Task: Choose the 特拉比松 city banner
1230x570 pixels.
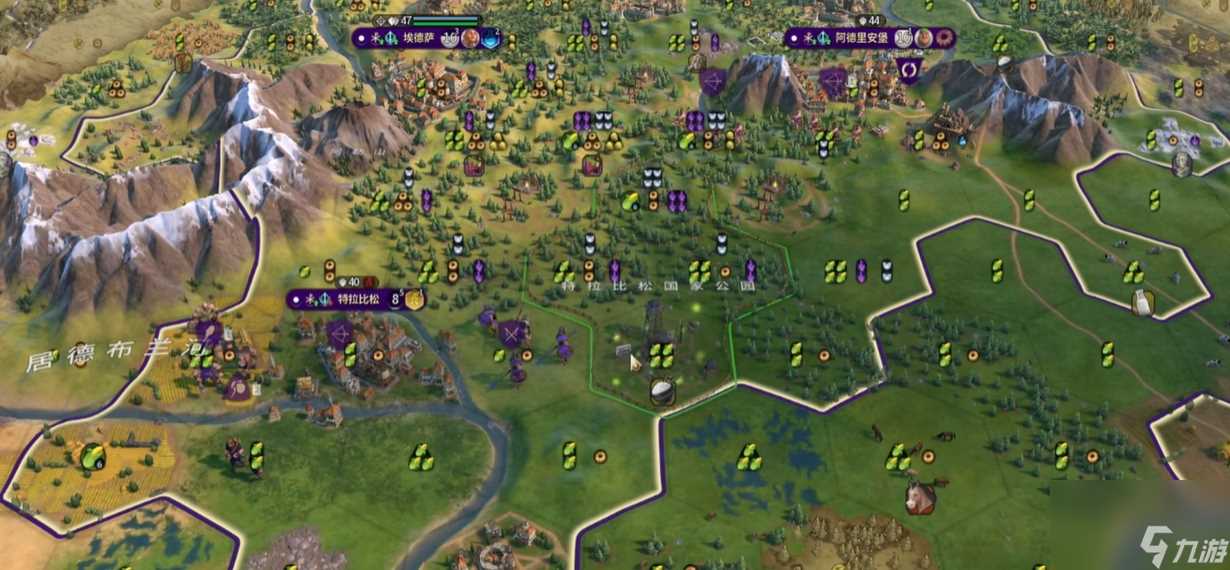Action: click(x=356, y=299)
